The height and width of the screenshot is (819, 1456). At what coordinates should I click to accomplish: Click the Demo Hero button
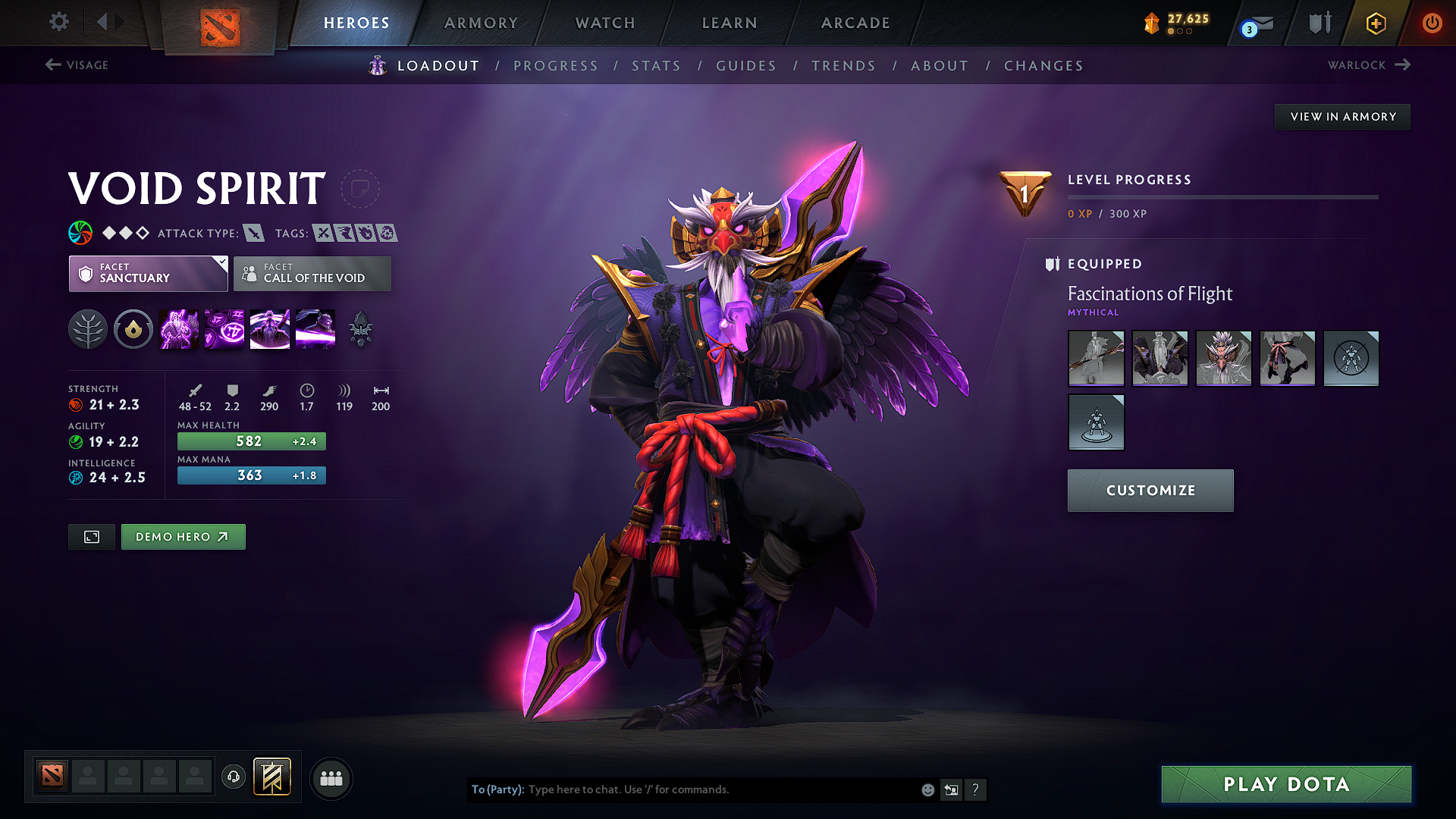[x=183, y=536]
